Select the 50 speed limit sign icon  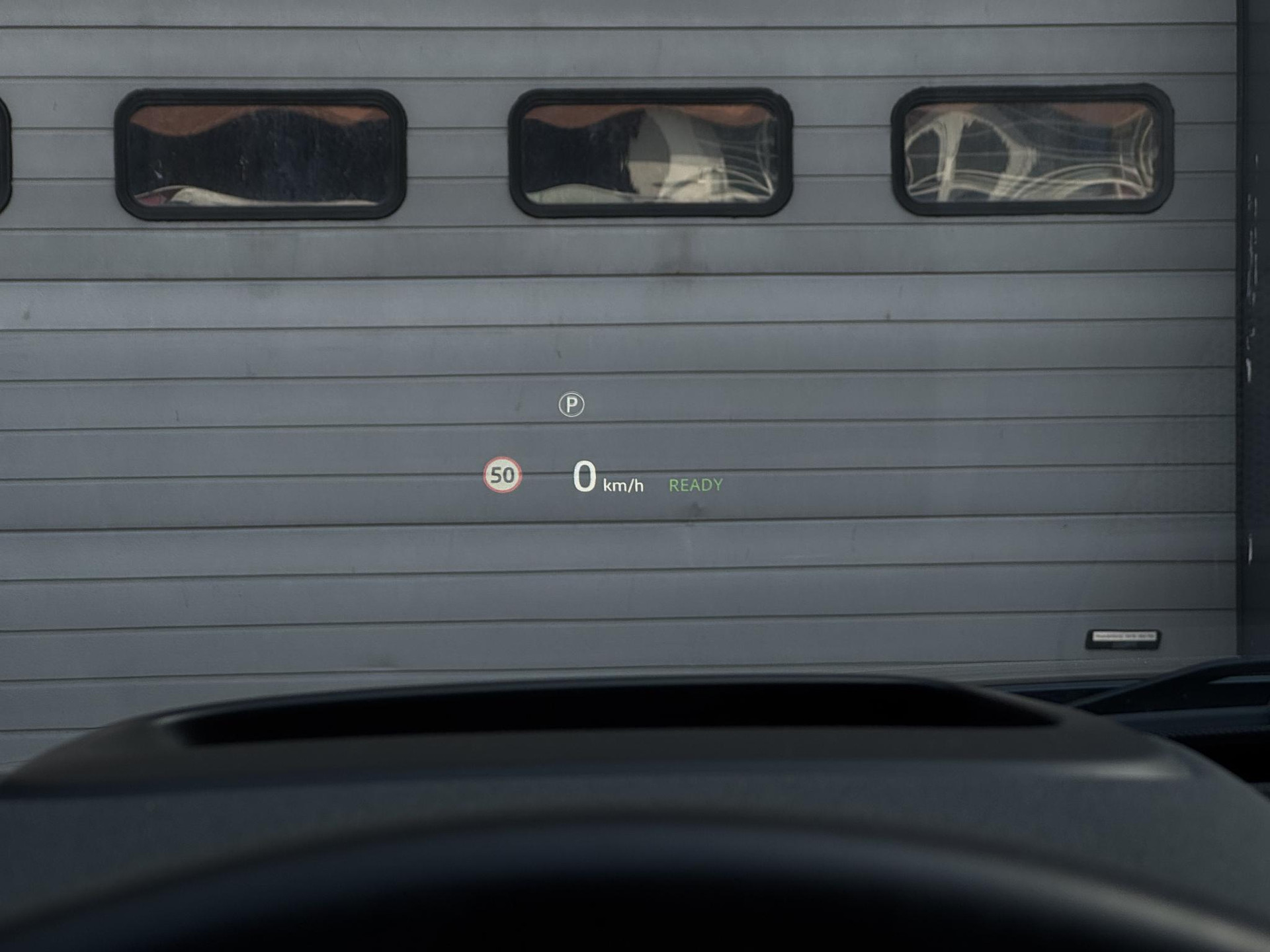(502, 475)
